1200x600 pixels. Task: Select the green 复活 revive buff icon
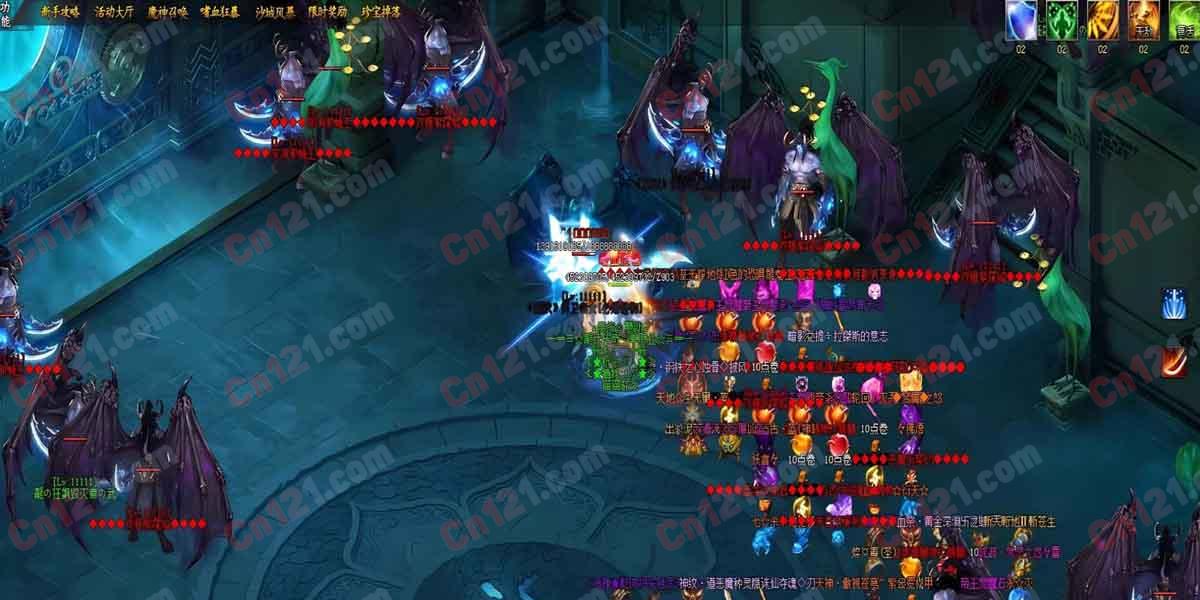(x=1184, y=20)
